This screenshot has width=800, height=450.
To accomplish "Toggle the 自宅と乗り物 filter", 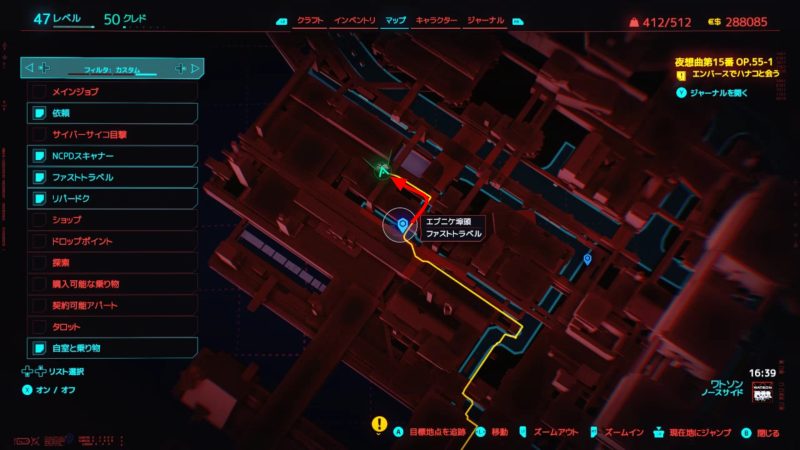I will (113, 348).
